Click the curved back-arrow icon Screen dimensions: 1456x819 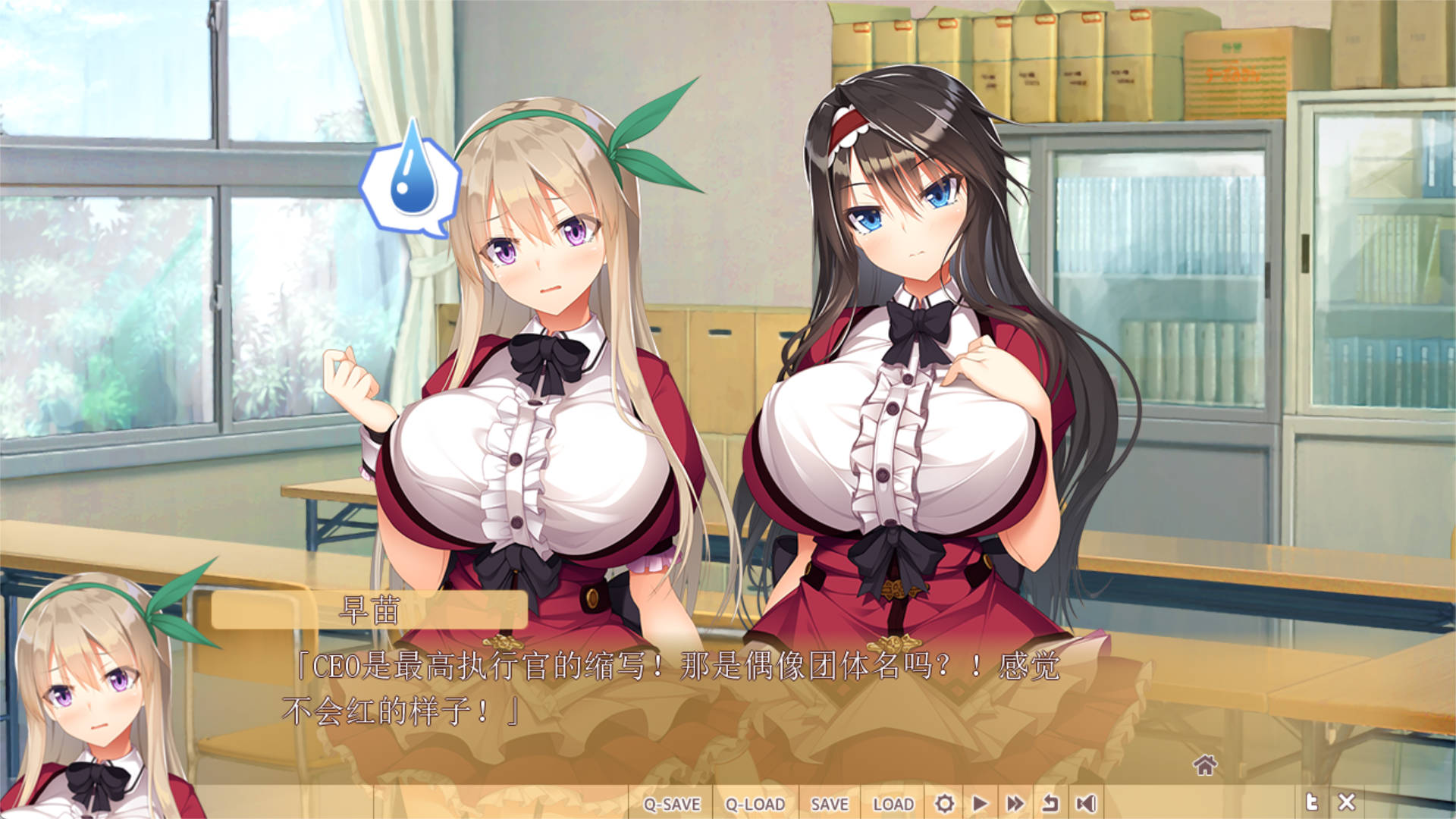click(1050, 803)
